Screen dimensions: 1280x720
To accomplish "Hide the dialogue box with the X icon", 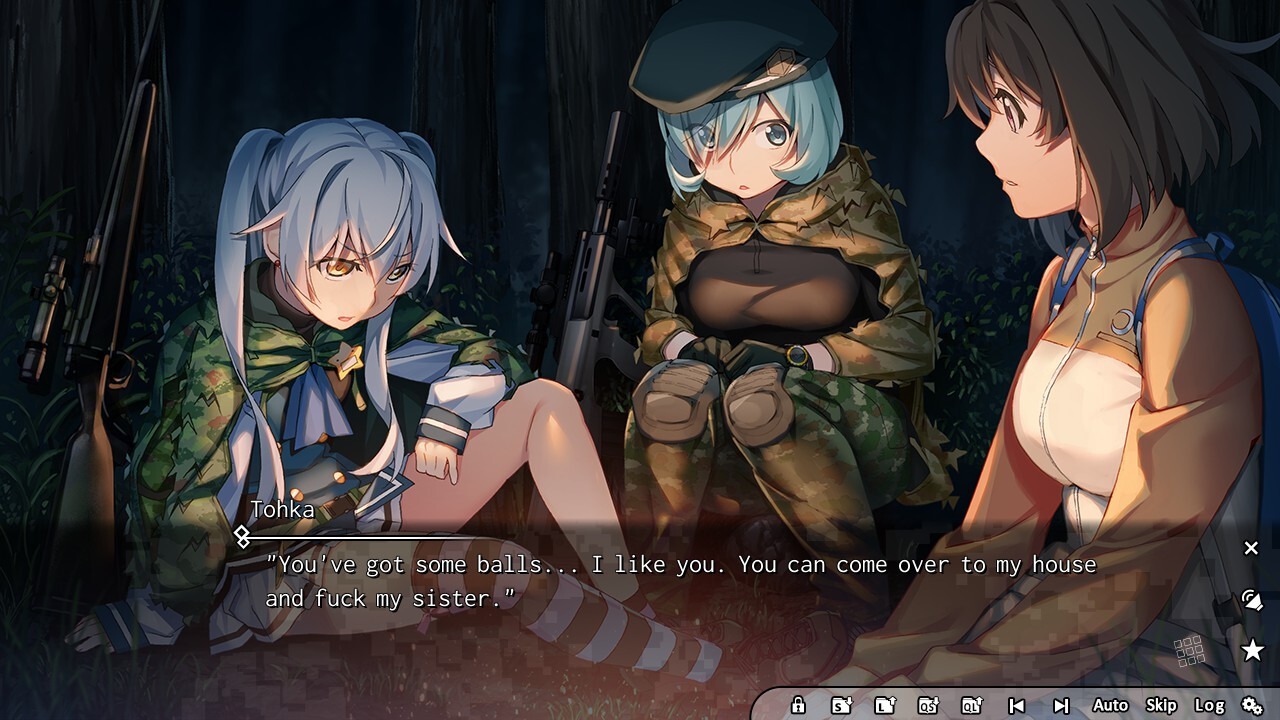I will (x=1251, y=548).
